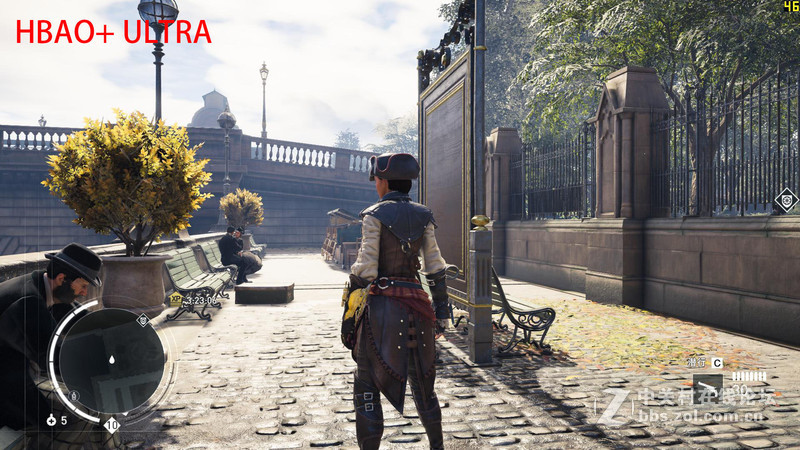The height and width of the screenshot is (450, 800).
Task: Select the medicine plus icon
Action: 51,420
